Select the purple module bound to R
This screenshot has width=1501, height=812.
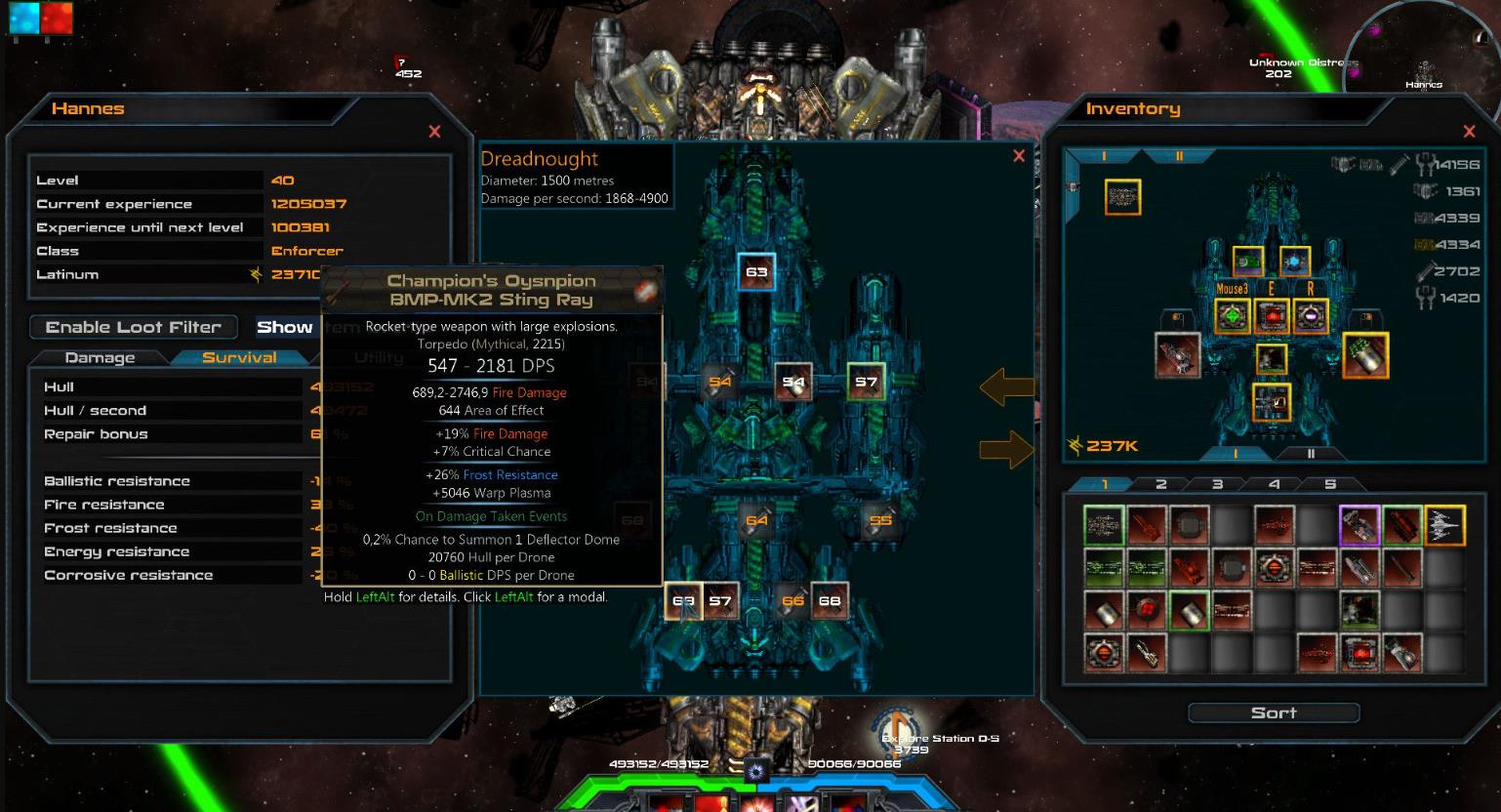(1310, 314)
